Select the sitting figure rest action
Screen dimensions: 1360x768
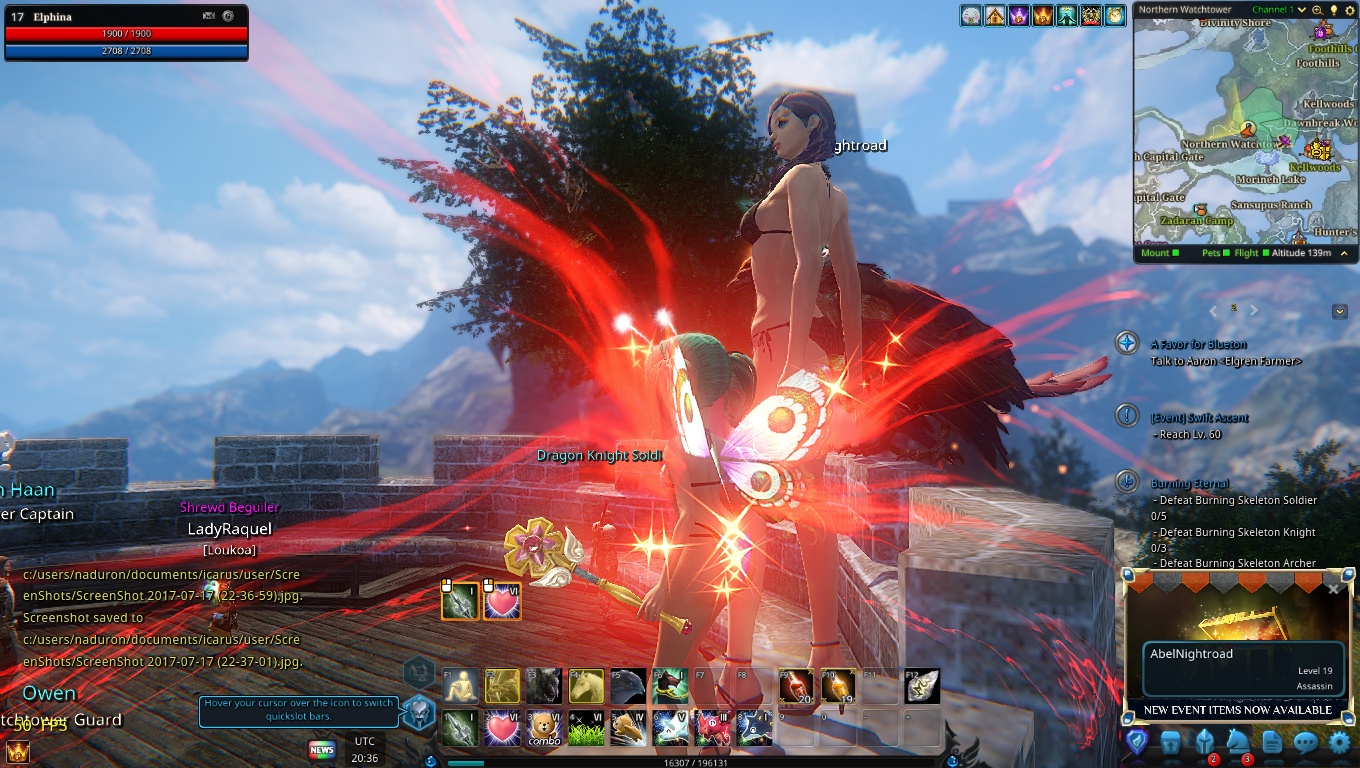click(460, 686)
